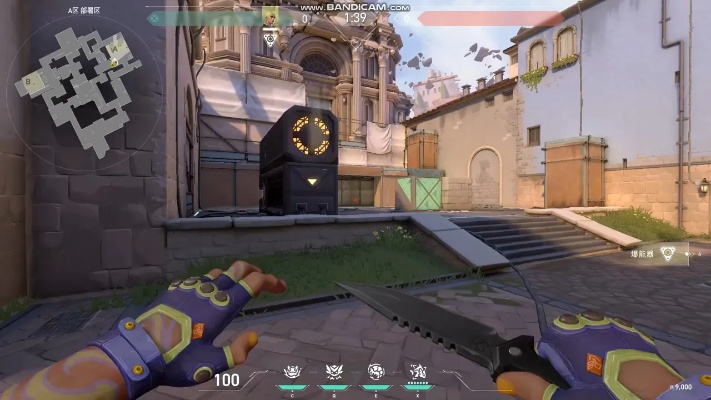Select the spike icon on the right panel
This screenshot has width=711, height=400.
click(668, 253)
